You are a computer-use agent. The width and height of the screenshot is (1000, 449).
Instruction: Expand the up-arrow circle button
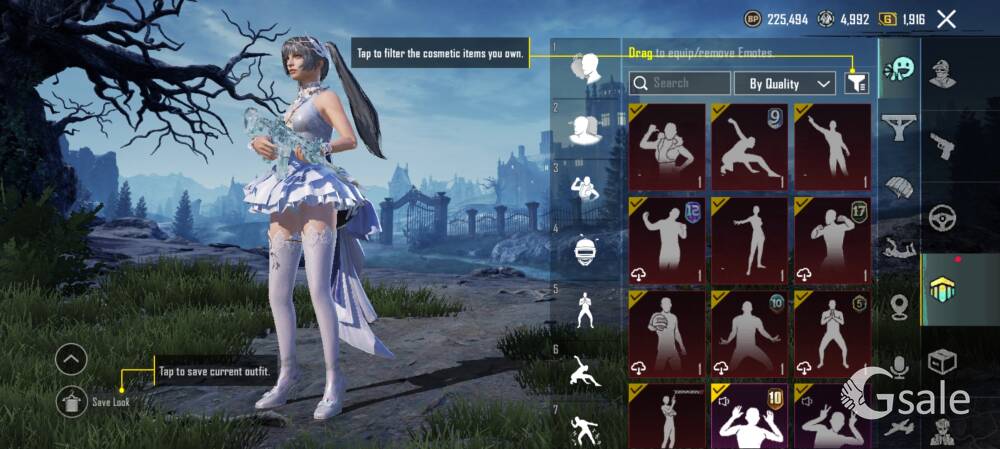click(x=71, y=359)
